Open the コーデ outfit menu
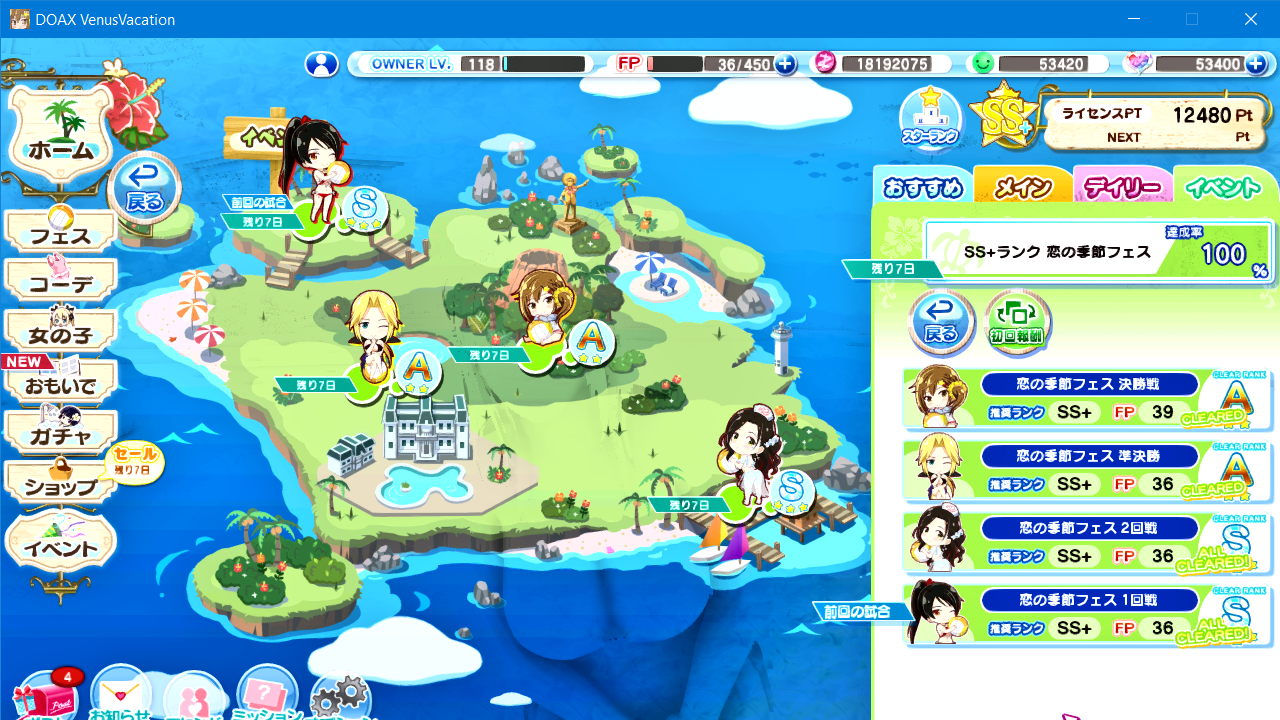Viewport: 1280px width, 720px height. [61, 284]
